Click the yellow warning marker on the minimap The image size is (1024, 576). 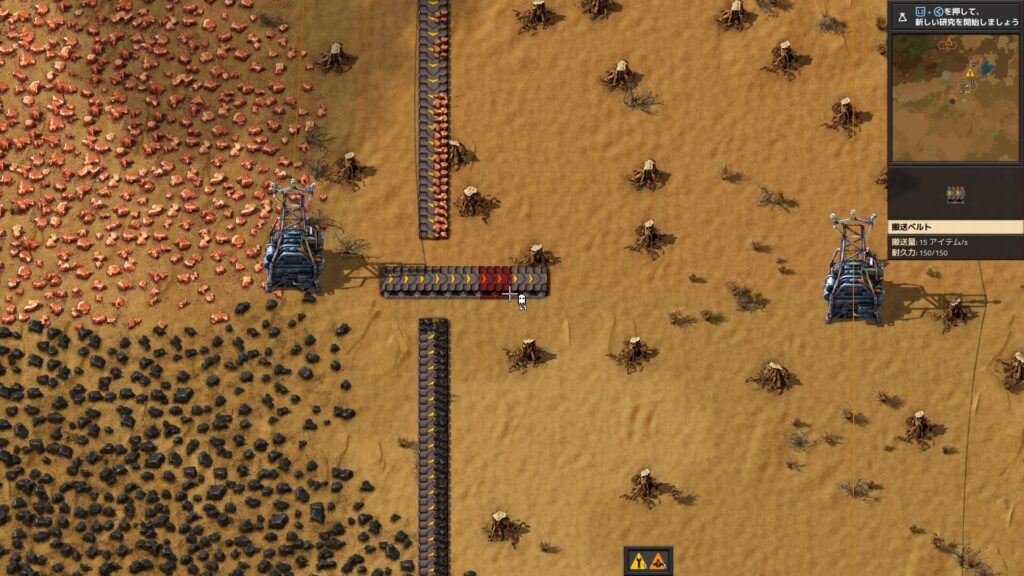(969, 73)
